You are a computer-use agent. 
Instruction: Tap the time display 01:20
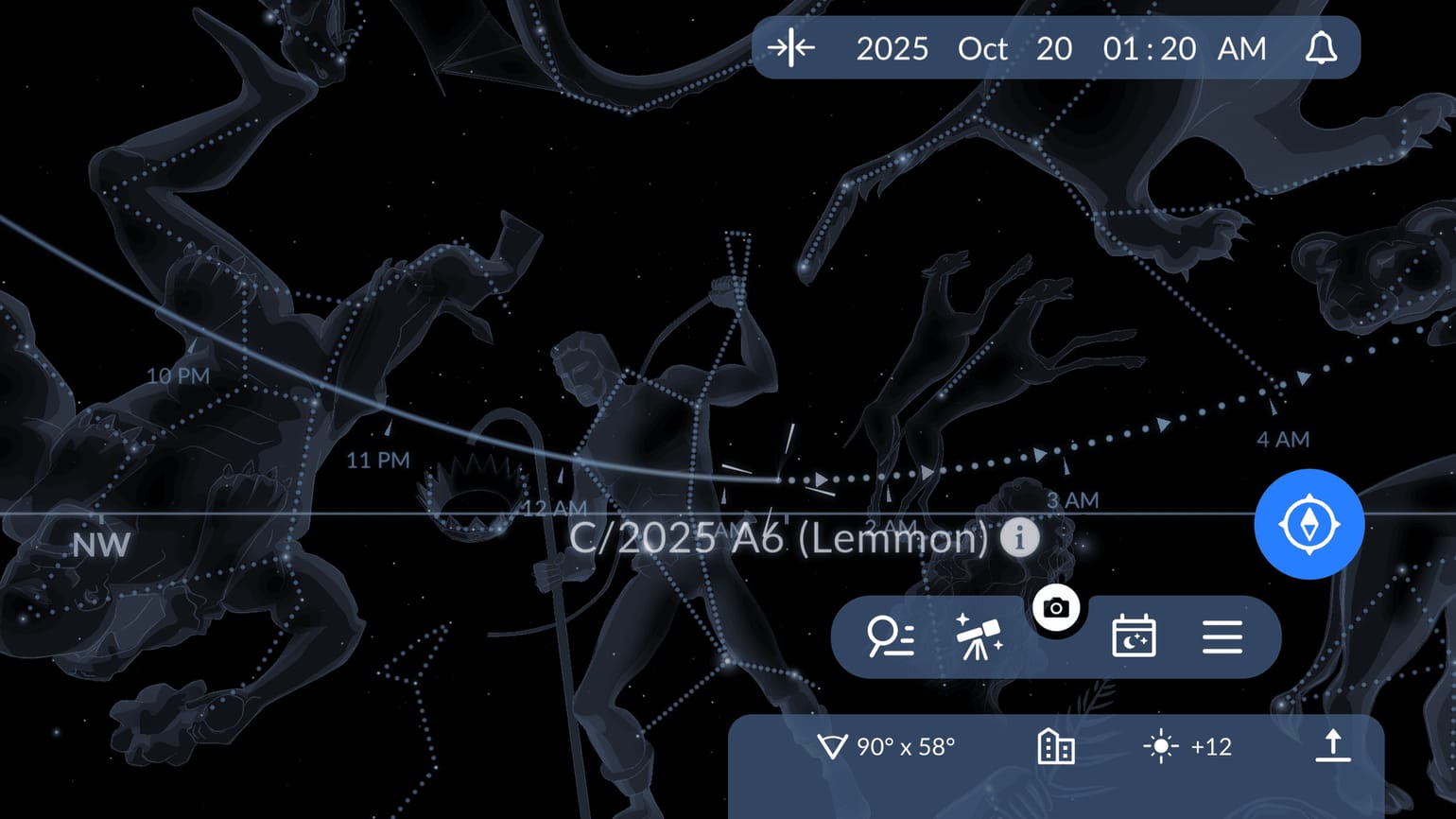point(1150,48)
